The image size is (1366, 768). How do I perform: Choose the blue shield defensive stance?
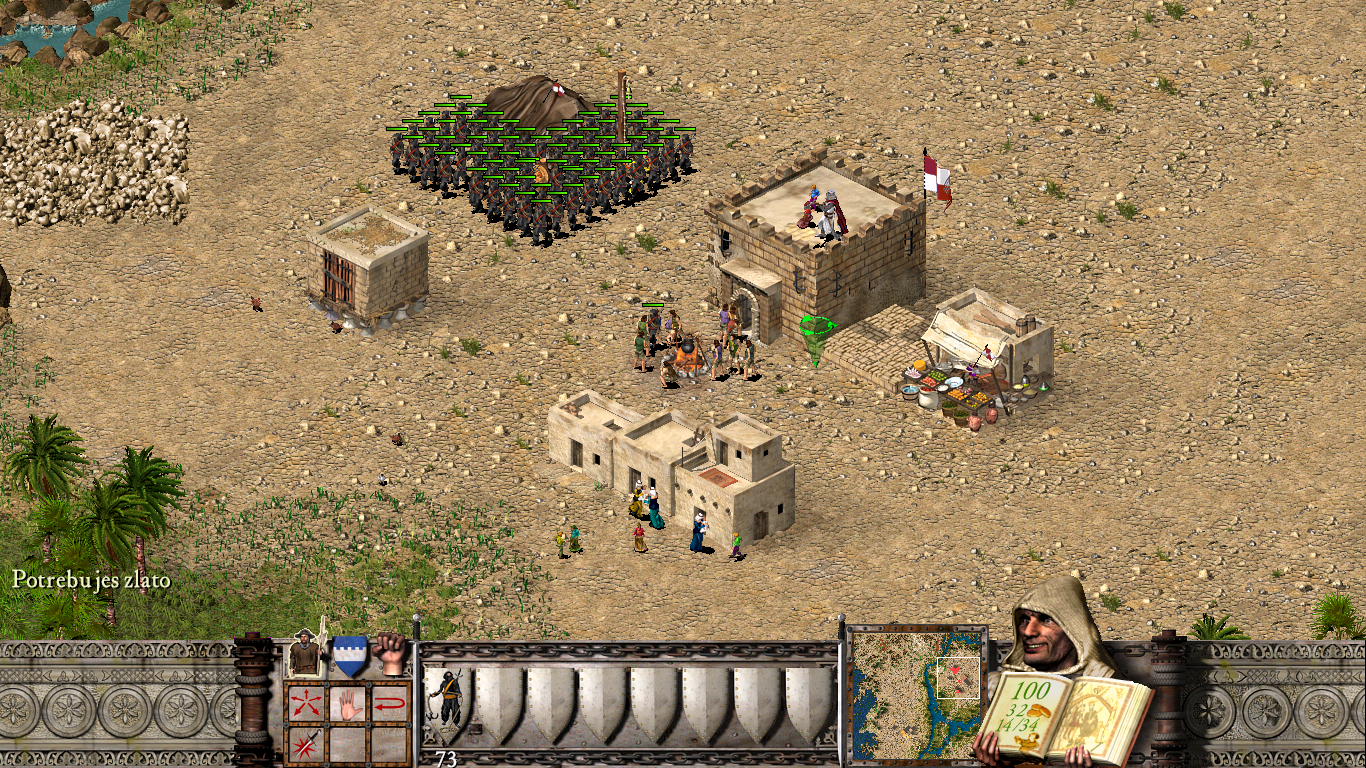click(349, 655)
